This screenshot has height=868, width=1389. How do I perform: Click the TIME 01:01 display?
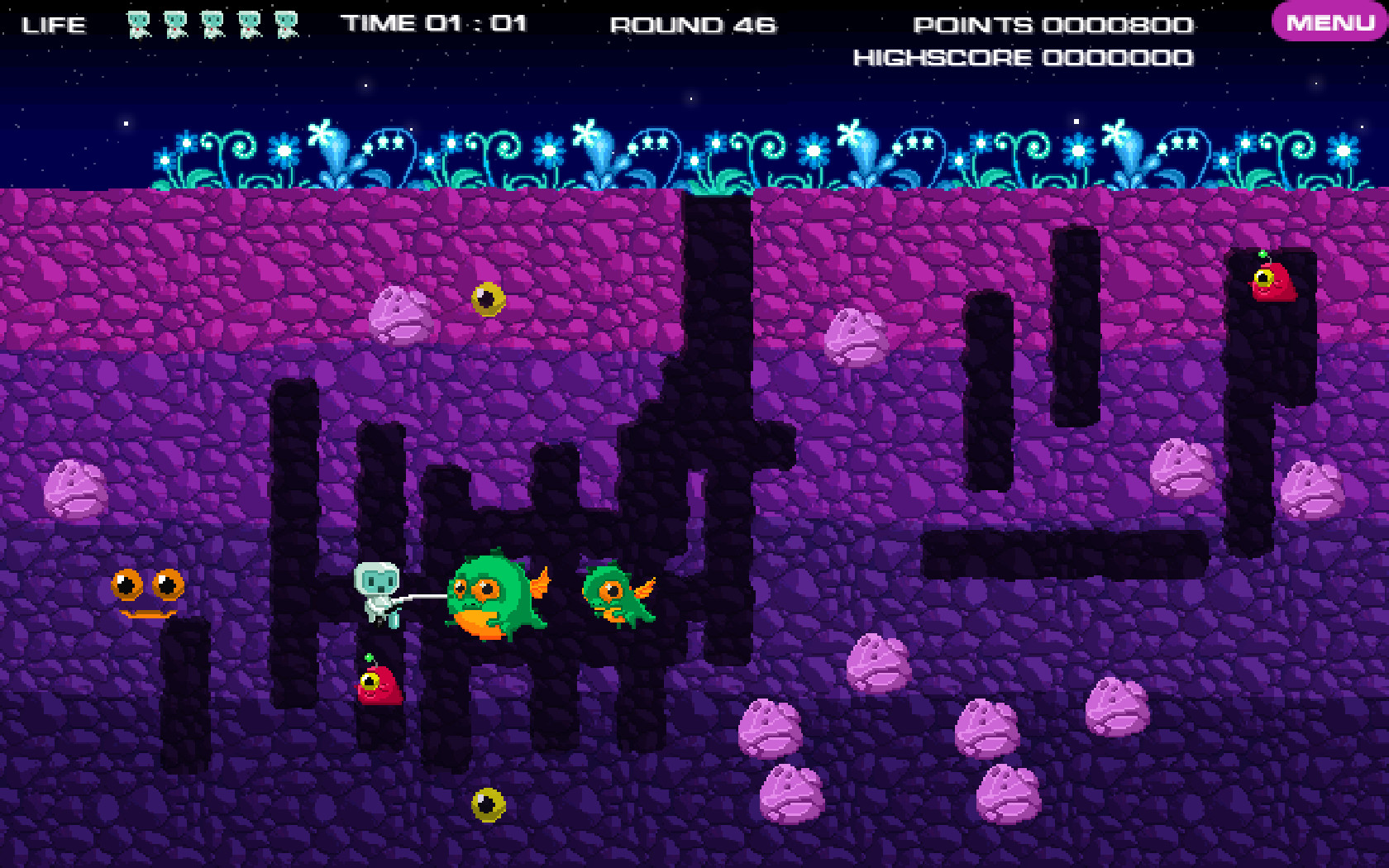click(433, 24)
